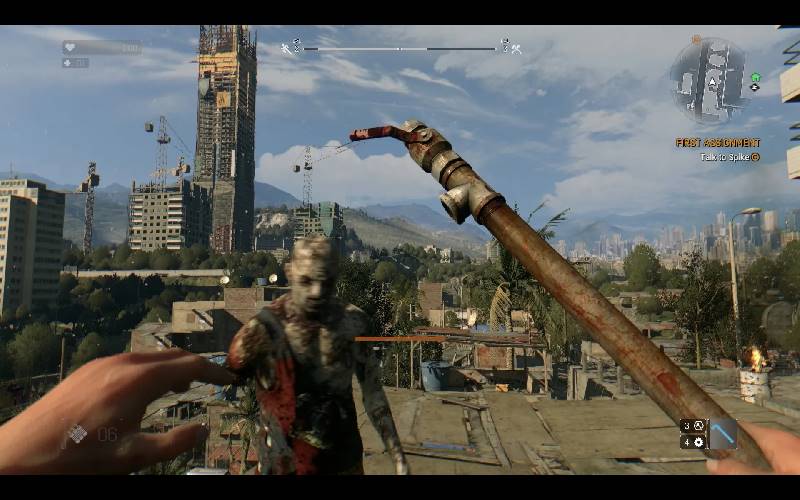Click the medkit icon under the health bar
The image size is (800, 500).
pyautogui.click(x=68, y=63)
